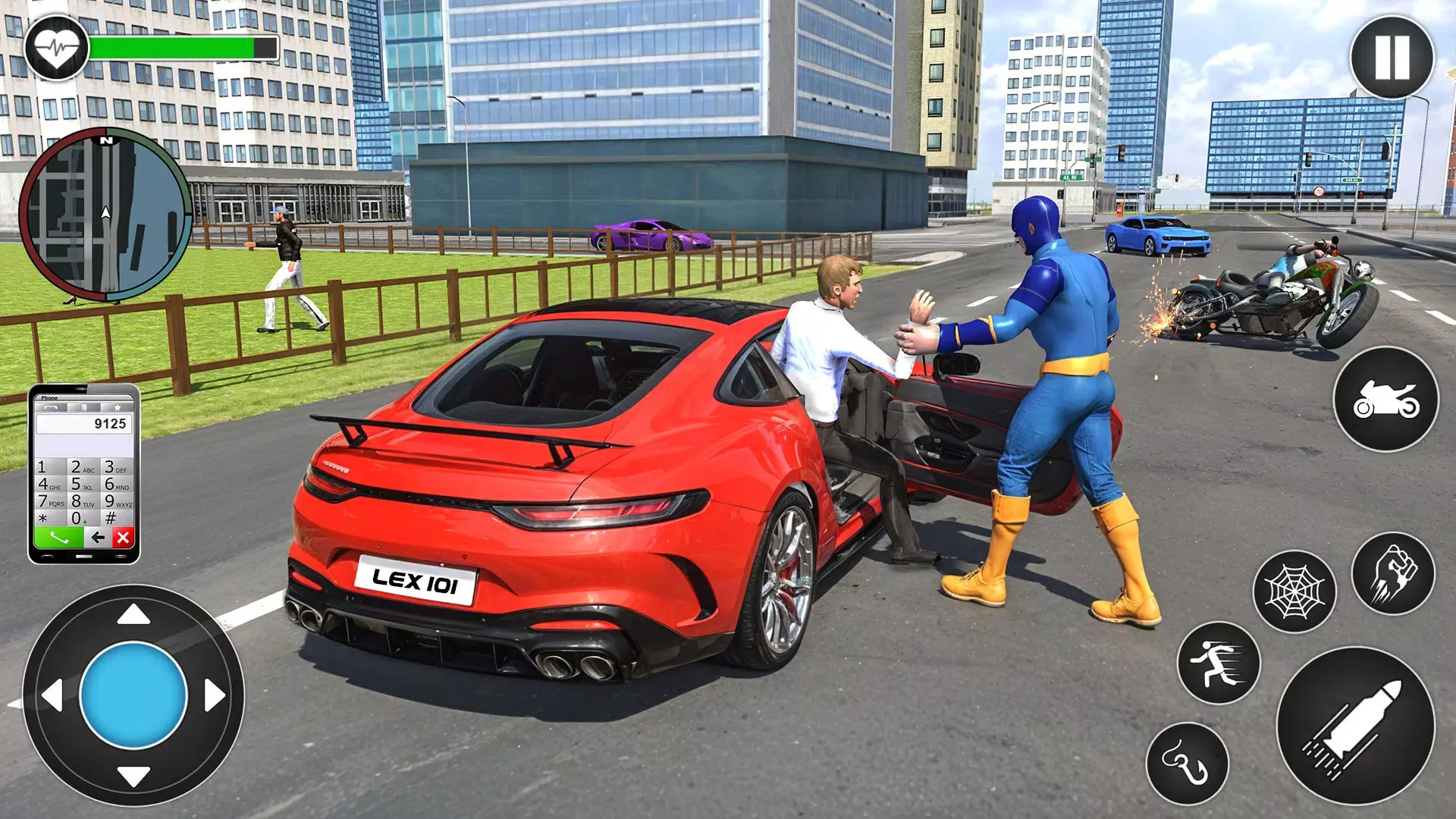This screenshot has width=1456, height=819.
Task: Click the green health bar
Action: pos(174,45)
